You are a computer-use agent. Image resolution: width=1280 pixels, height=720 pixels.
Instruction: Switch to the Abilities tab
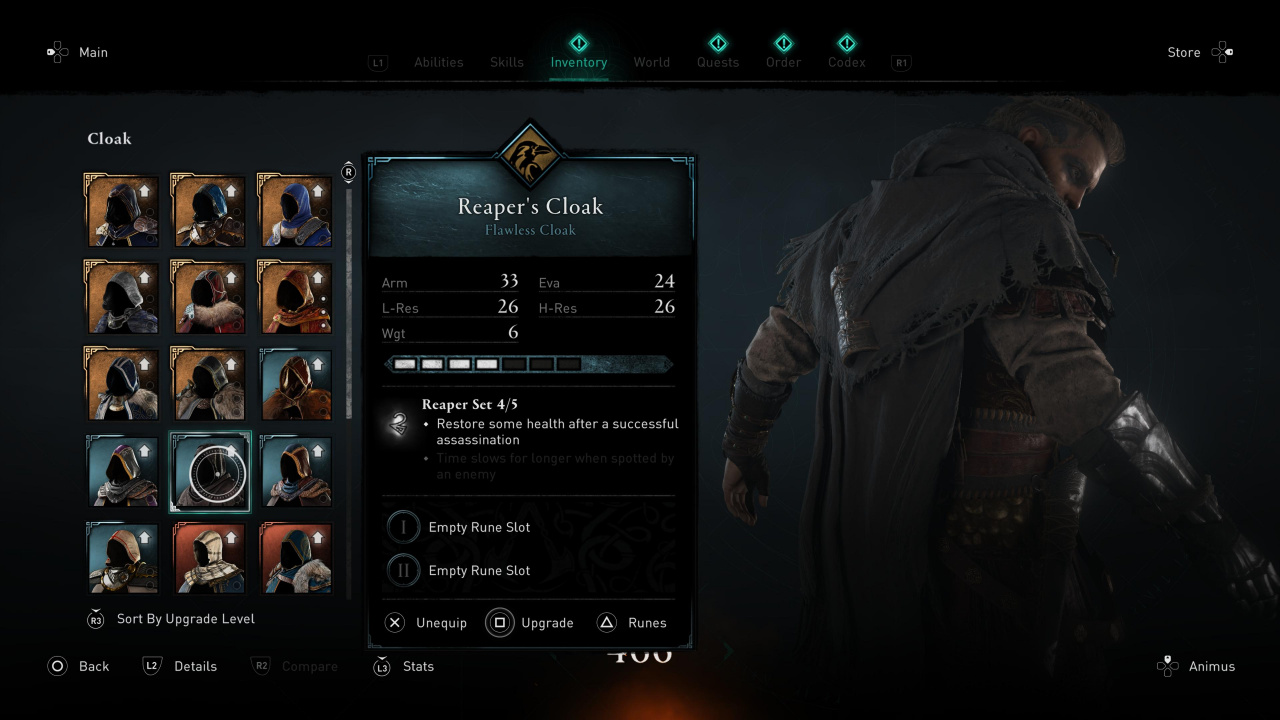point(438,62)
